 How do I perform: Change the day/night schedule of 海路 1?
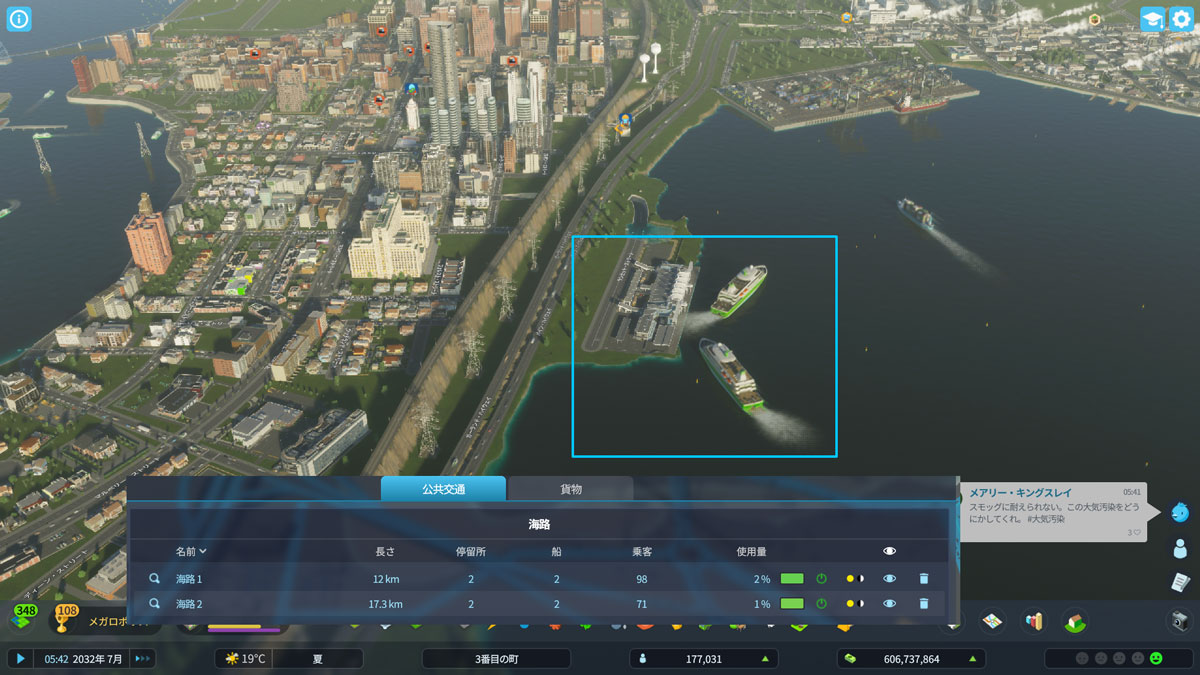pos(855,579)
